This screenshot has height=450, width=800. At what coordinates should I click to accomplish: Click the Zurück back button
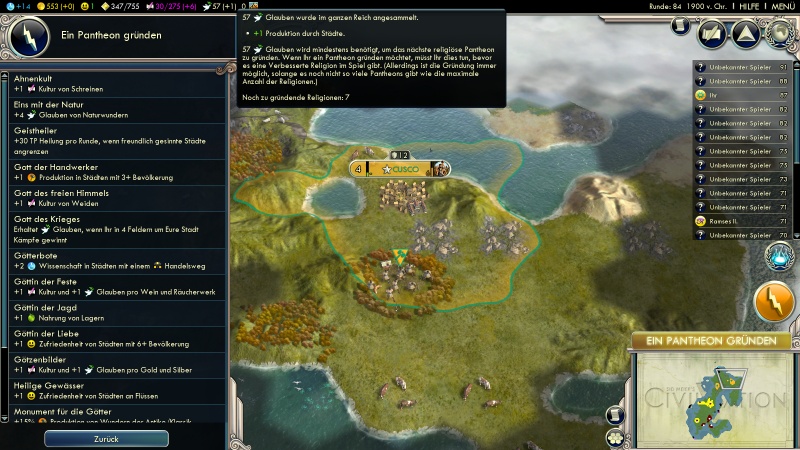[x=106, y=439]
